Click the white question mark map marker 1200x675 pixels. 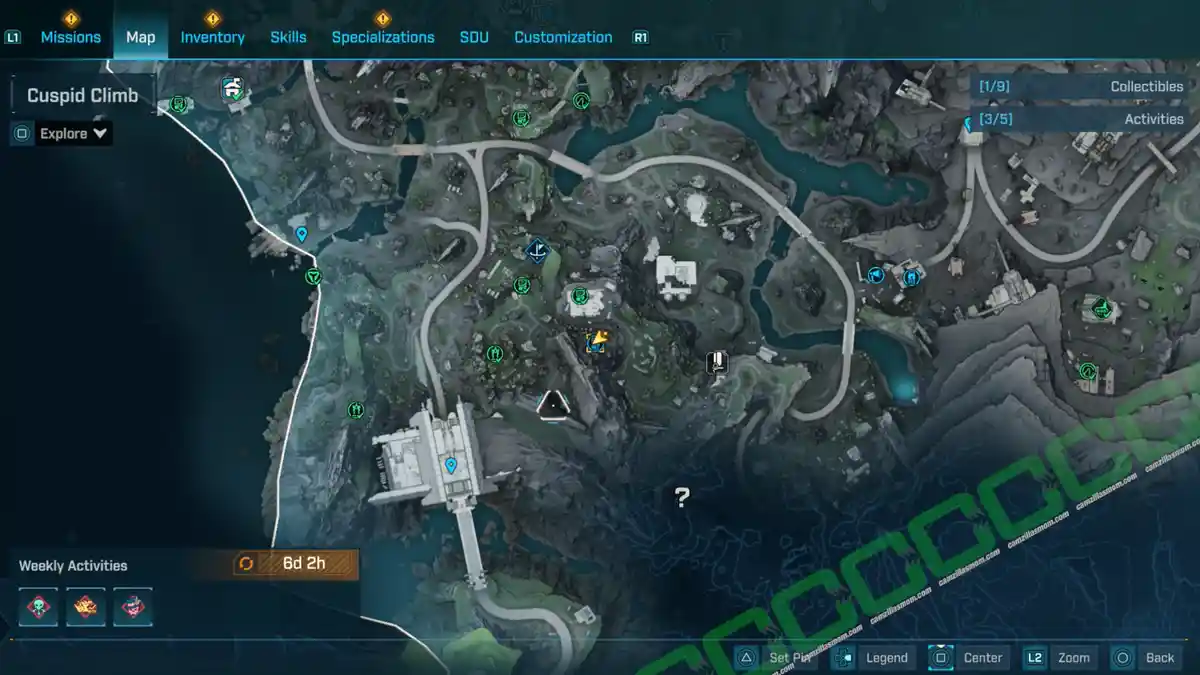[x=682, y=496]
